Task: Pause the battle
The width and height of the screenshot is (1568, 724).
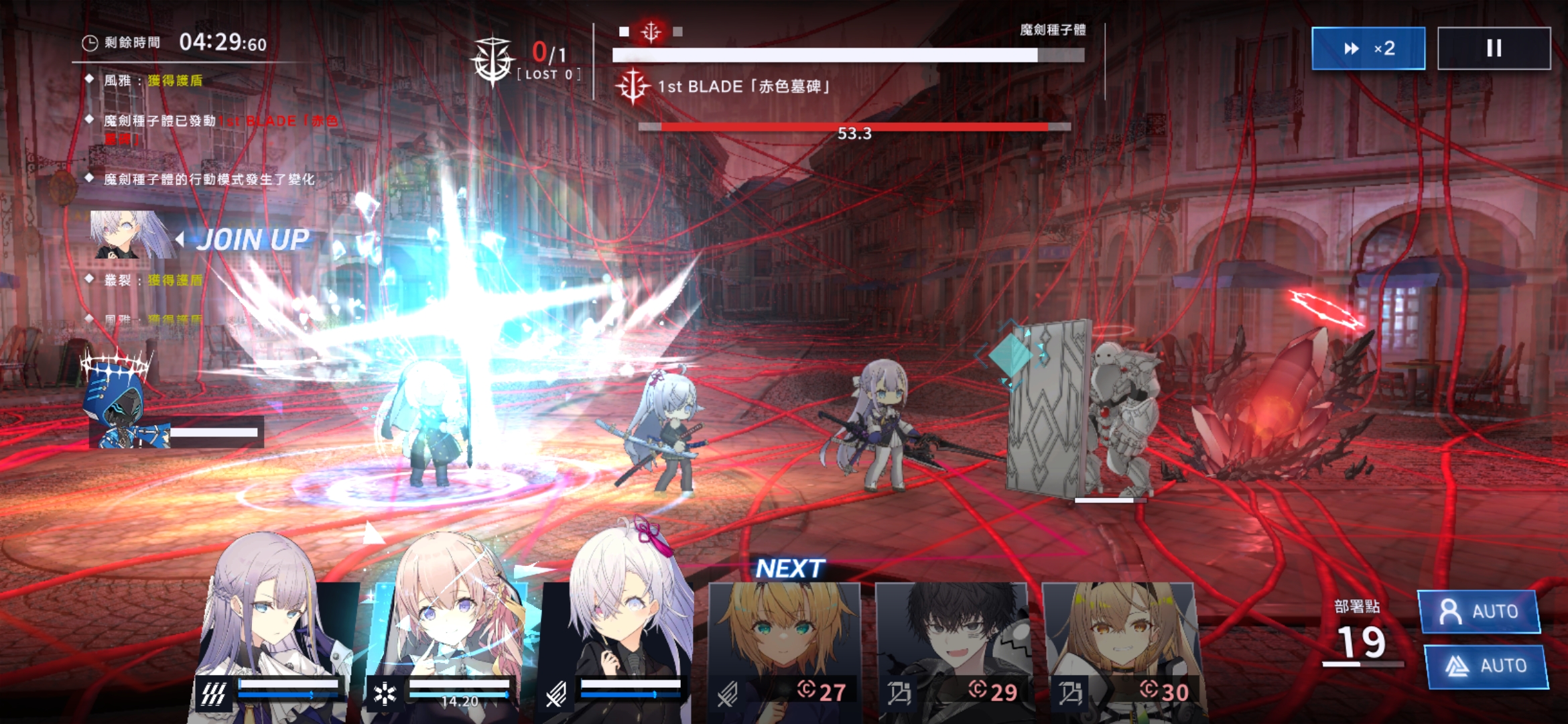Action: (1494, 48)
